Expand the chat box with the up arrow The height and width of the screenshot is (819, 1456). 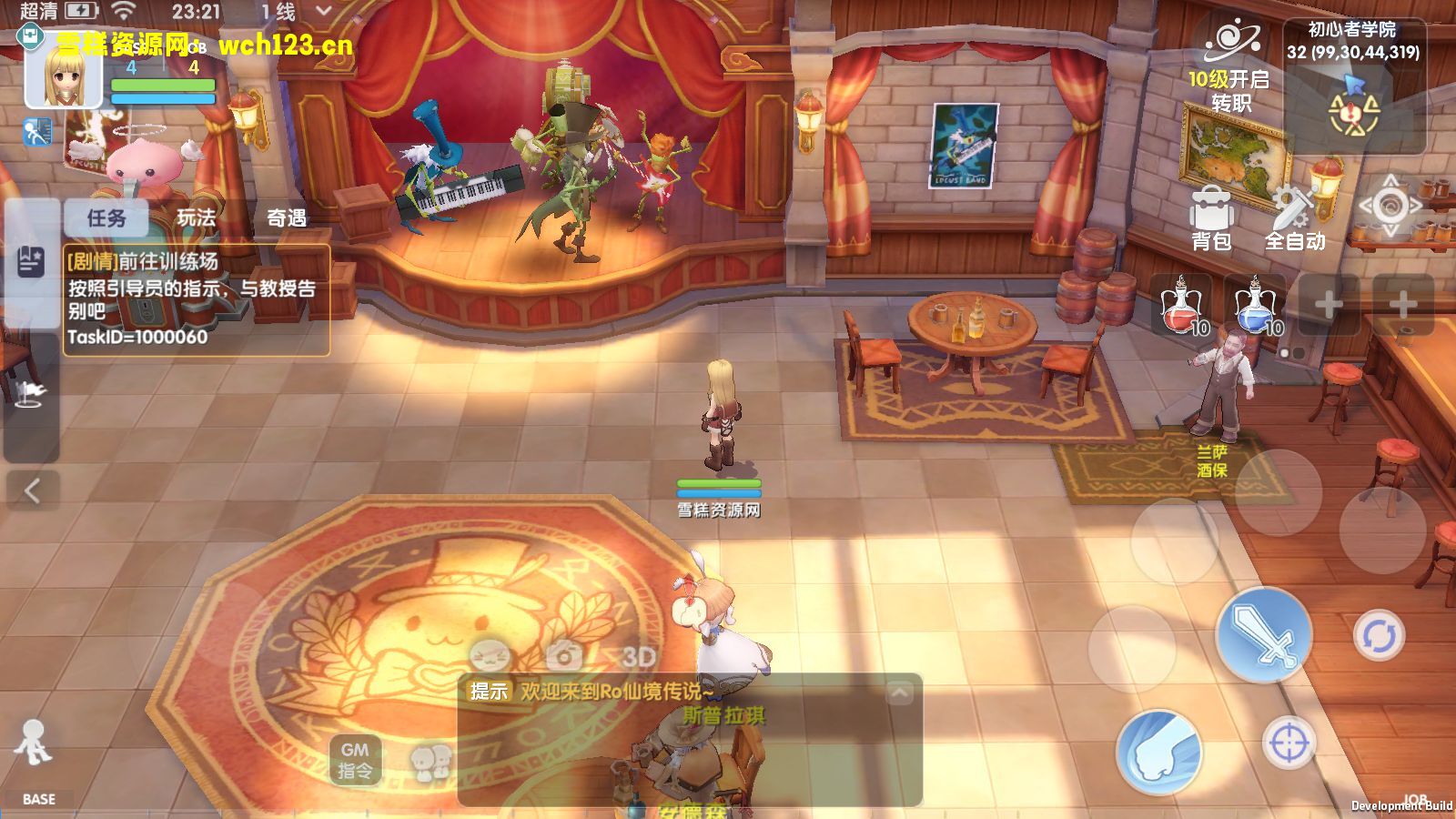[x=899, y=693]
